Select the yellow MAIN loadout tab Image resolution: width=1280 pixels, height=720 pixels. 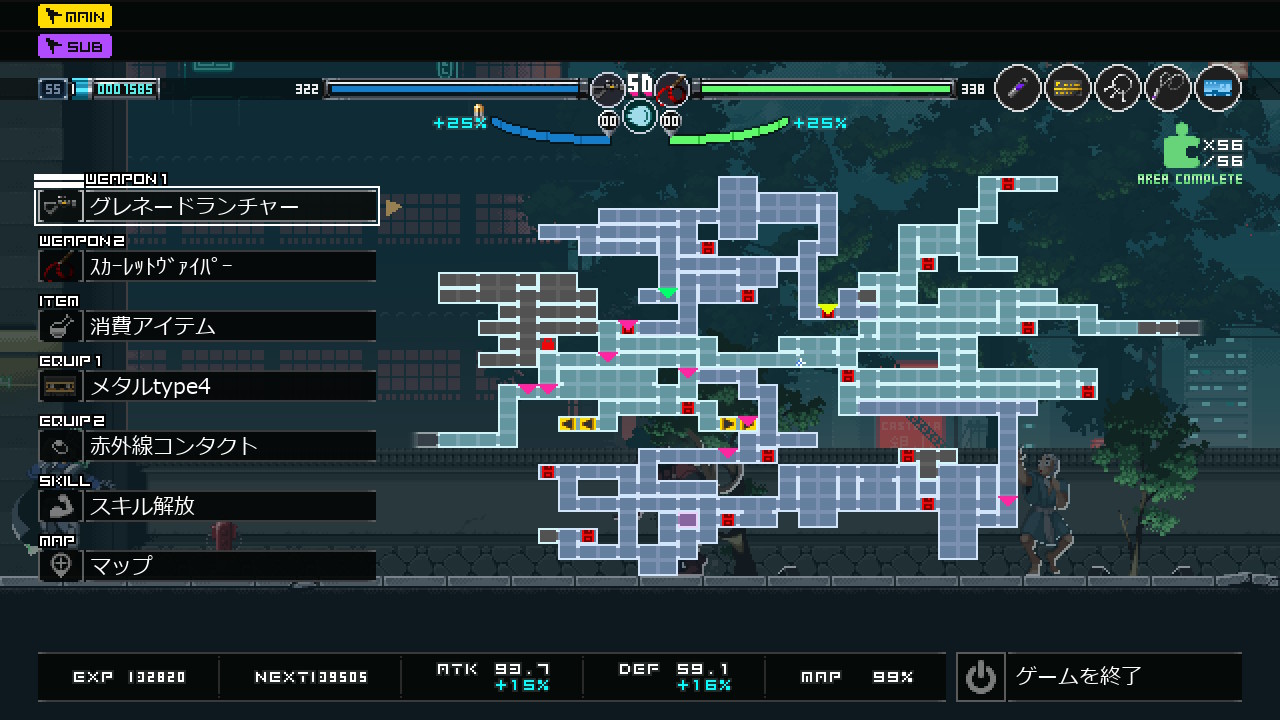tap(75, 16)
